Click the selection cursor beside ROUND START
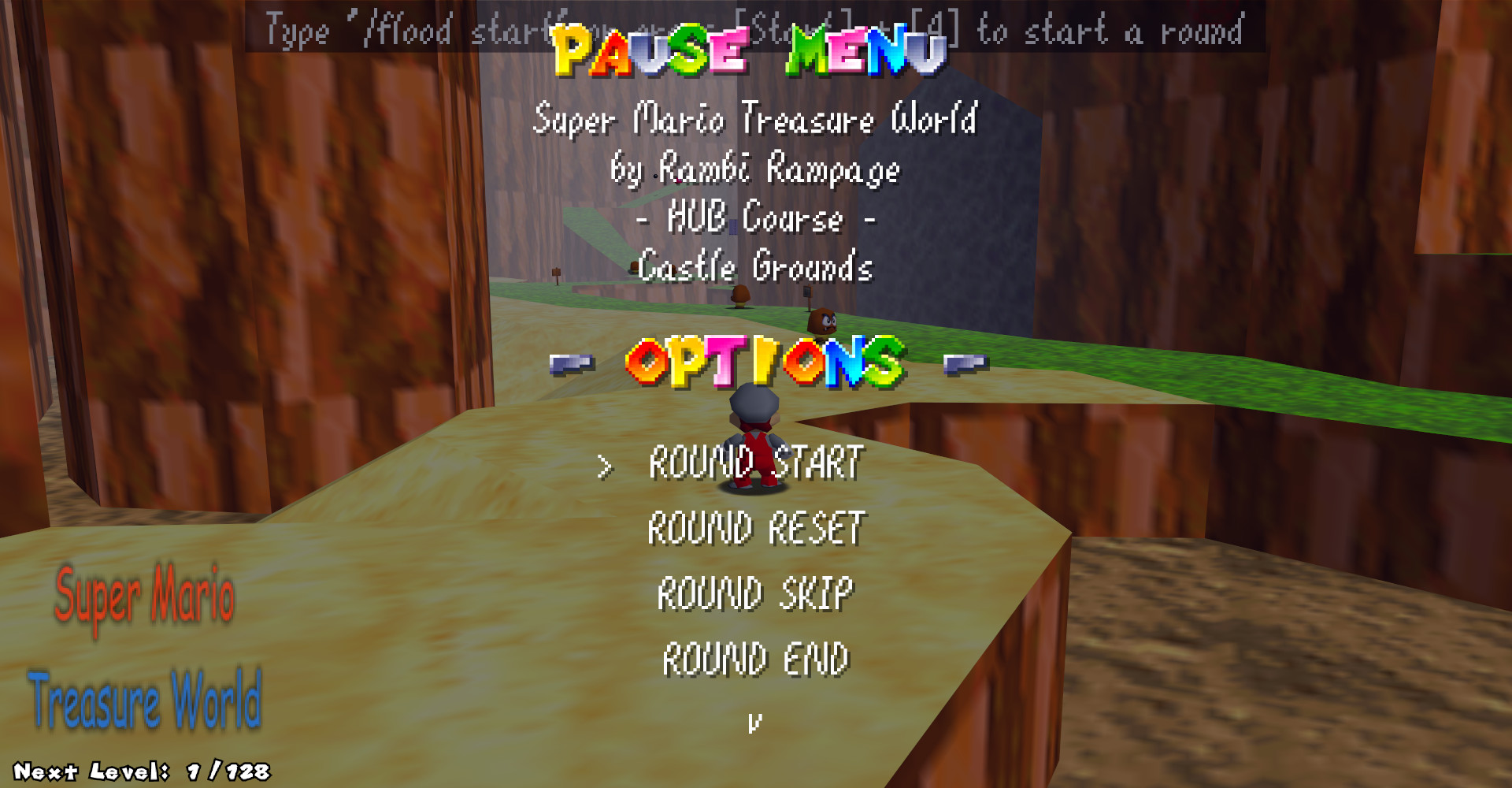Image resolution: width=1512 pixels, height=788 pixels. (604, 468)
